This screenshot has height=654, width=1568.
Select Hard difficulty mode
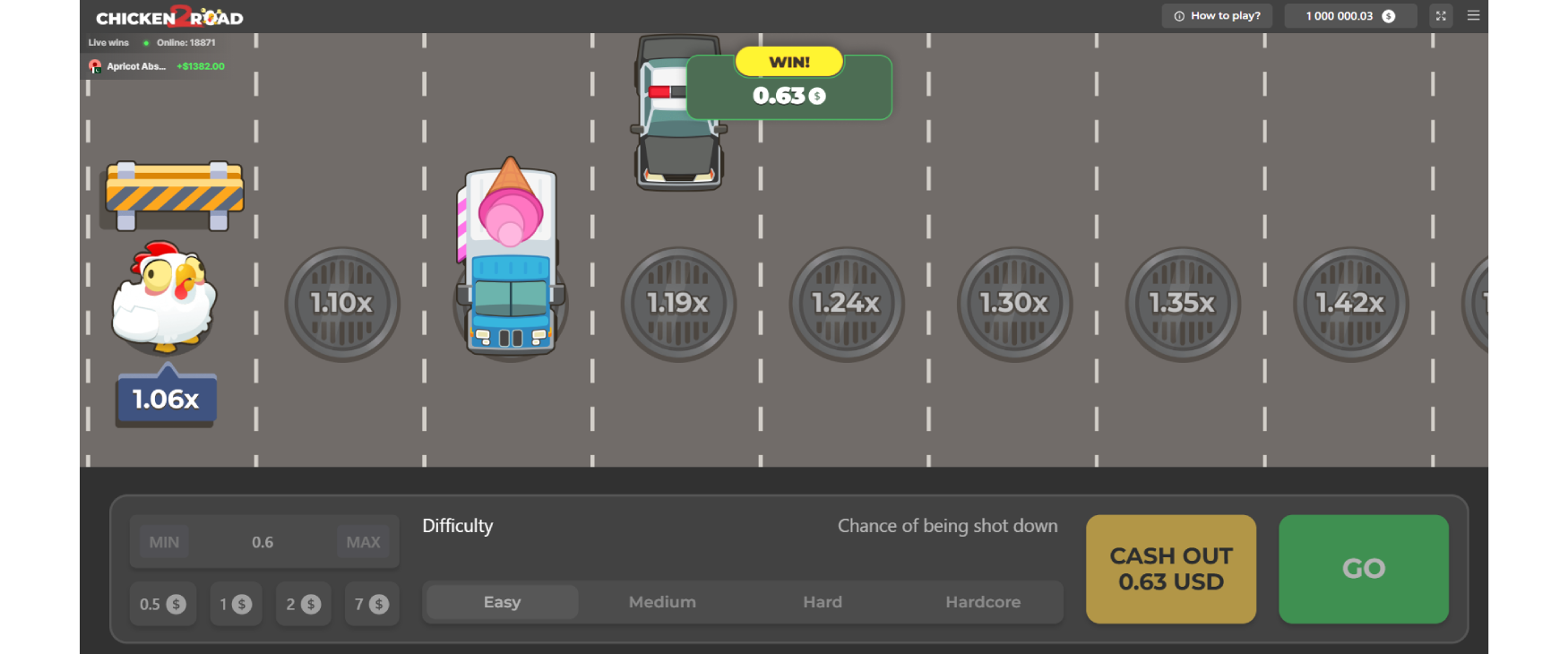822,602
